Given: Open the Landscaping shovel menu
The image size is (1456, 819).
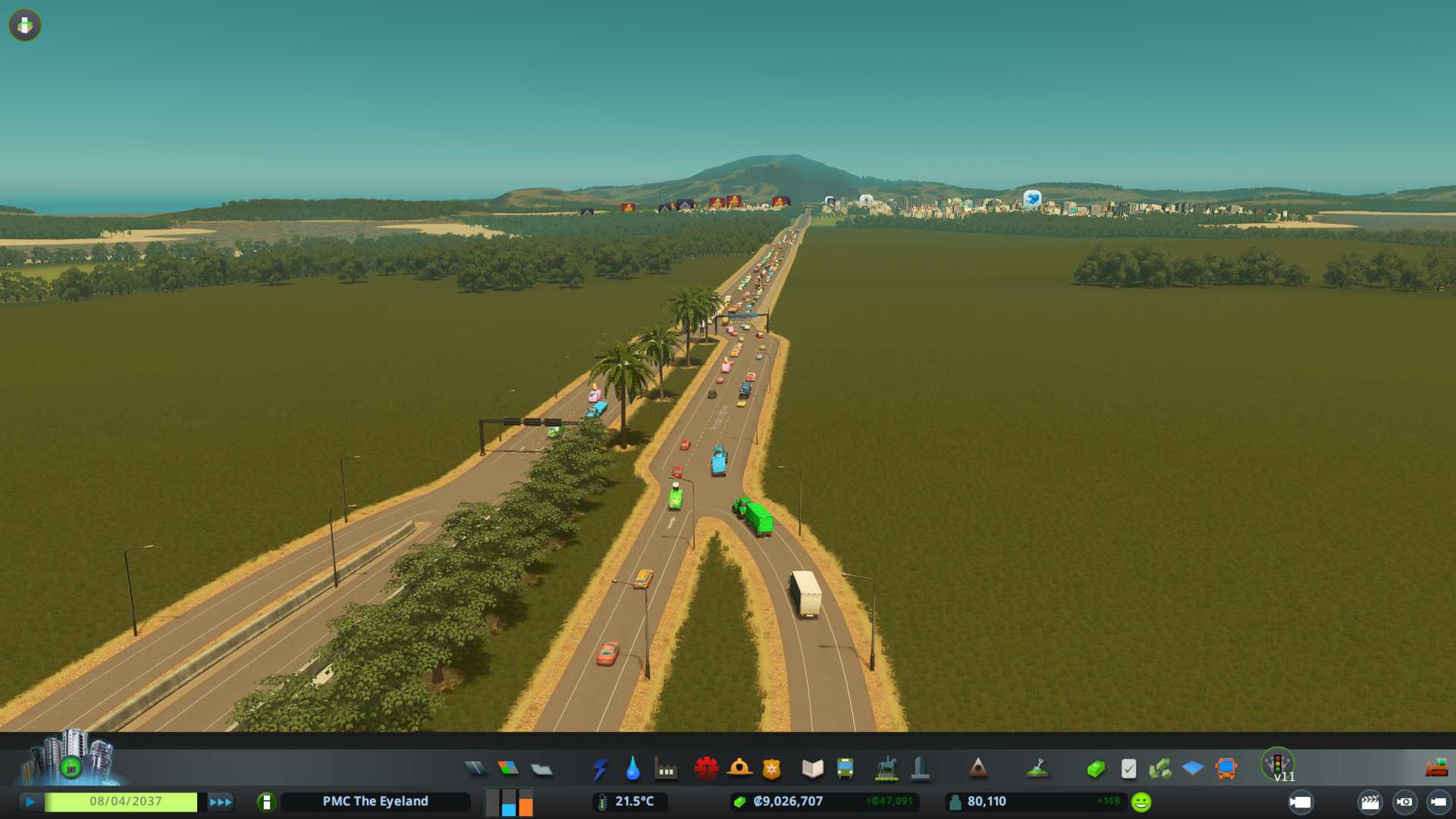Looking at the screenshot, I should pyautogui.click(x=1037, y=769).
